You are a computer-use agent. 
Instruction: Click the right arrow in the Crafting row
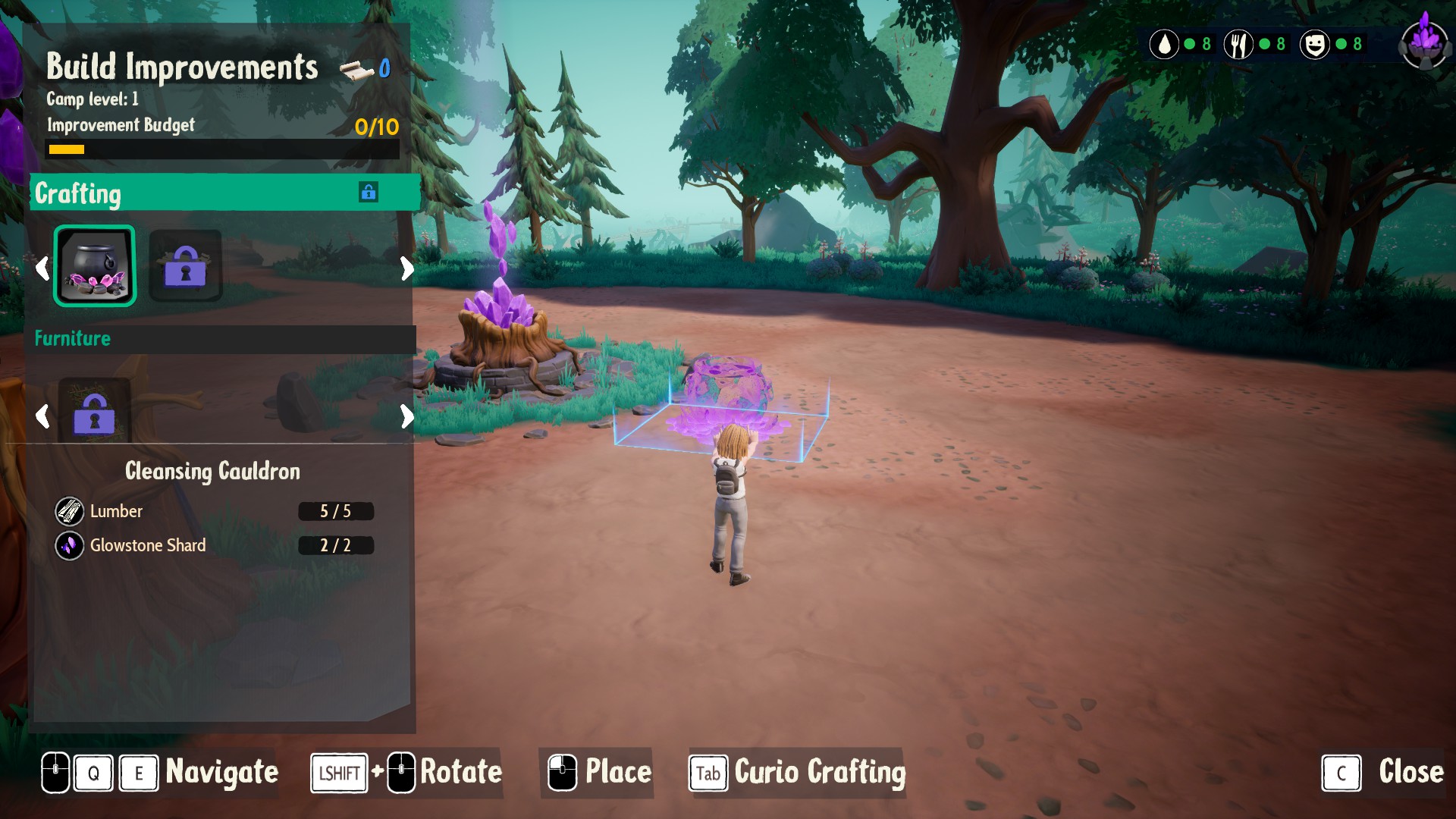coord(407,268)
